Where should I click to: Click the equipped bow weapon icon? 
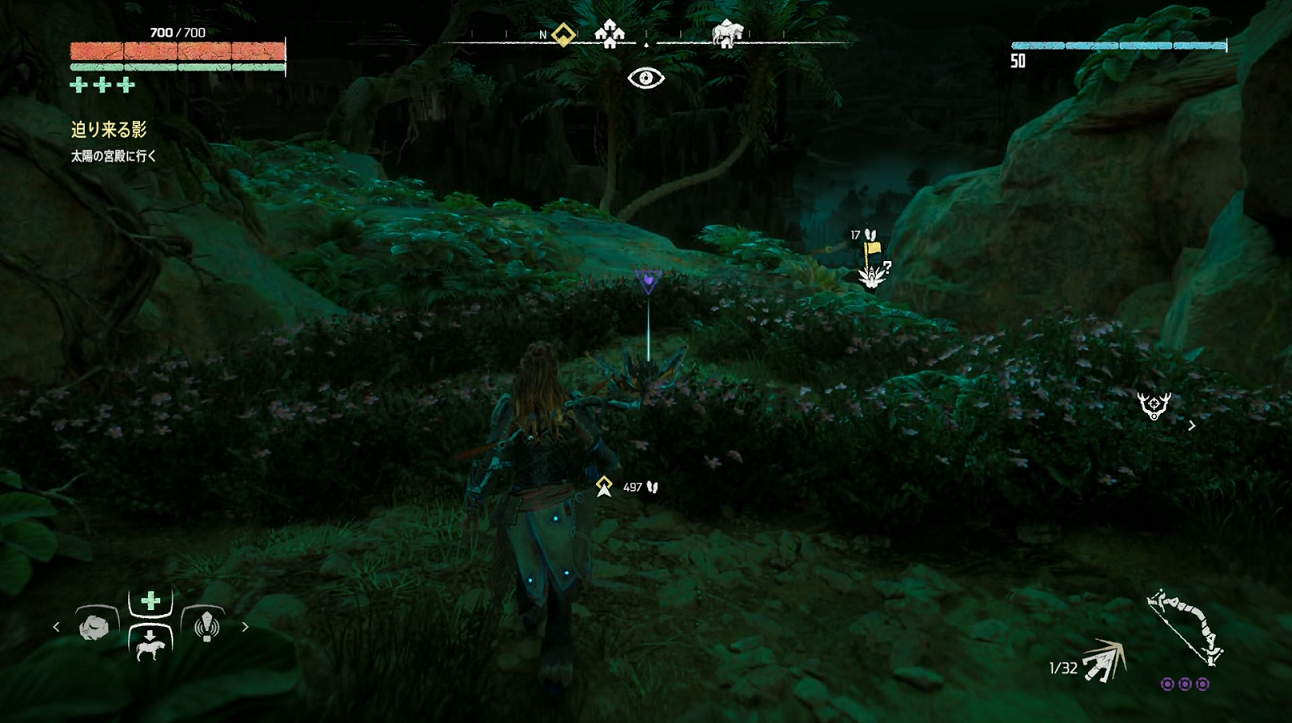coord(1186,627)
